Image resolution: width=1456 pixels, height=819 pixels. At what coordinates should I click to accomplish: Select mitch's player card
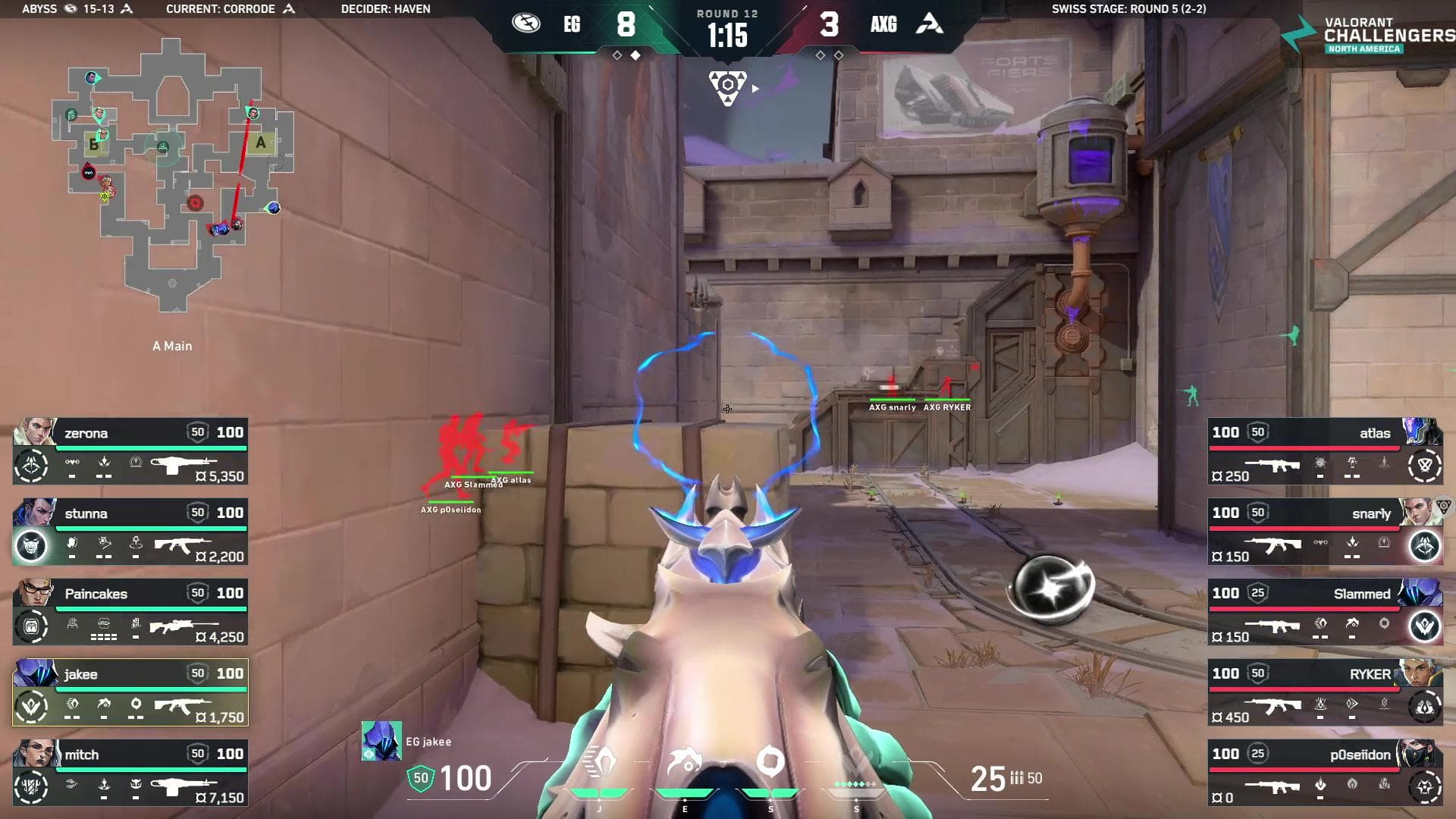point(130,773)
